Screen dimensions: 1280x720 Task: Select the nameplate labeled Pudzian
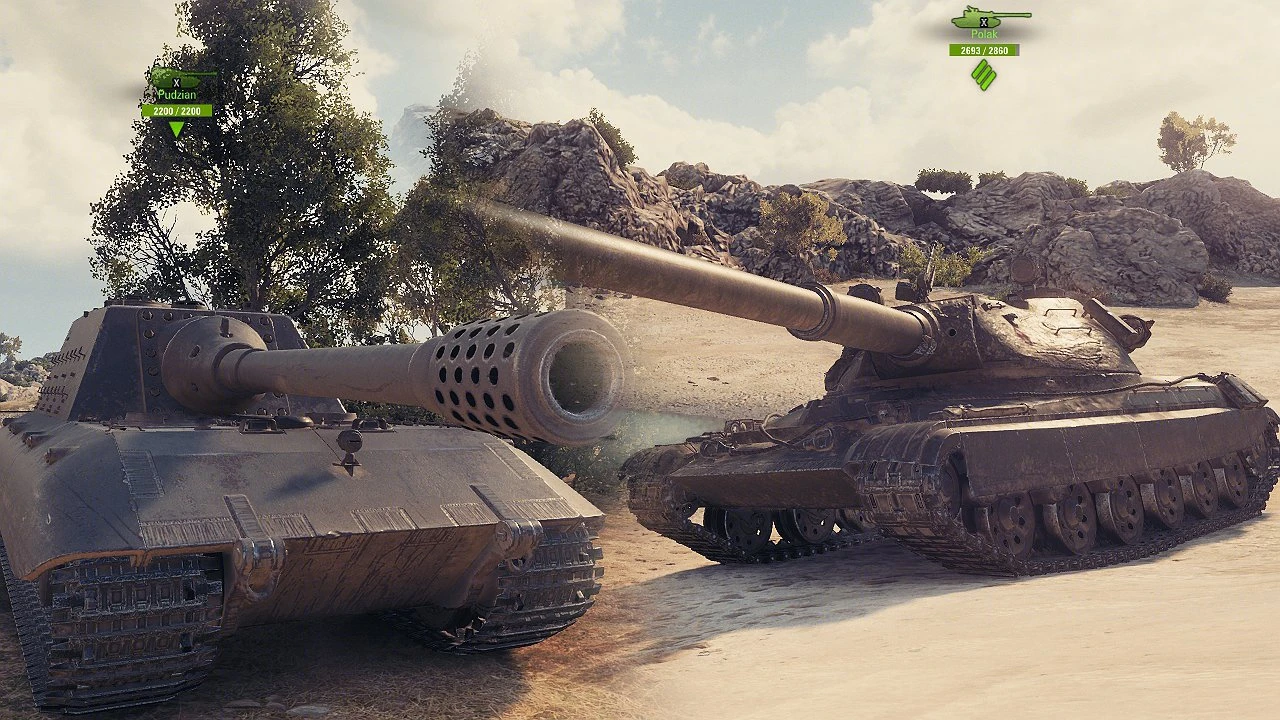click(x=177, y=94)
